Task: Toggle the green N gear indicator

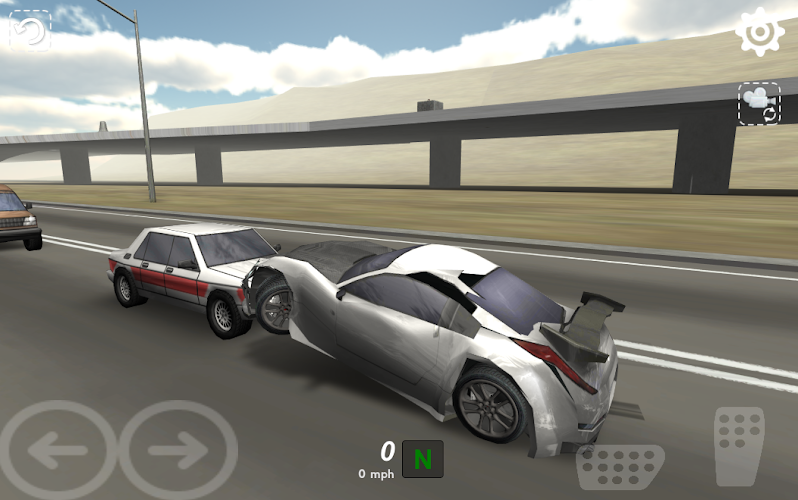Action: 422,459
